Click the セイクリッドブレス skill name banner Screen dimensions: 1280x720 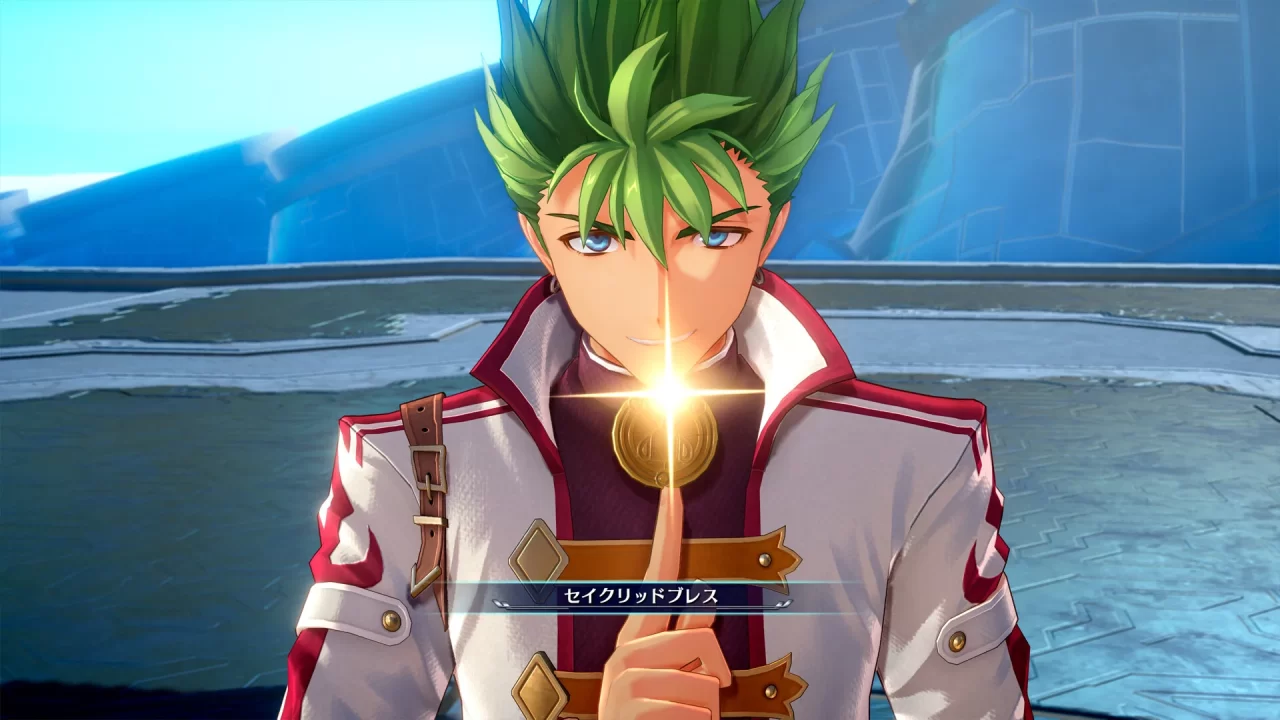(660, 595)
